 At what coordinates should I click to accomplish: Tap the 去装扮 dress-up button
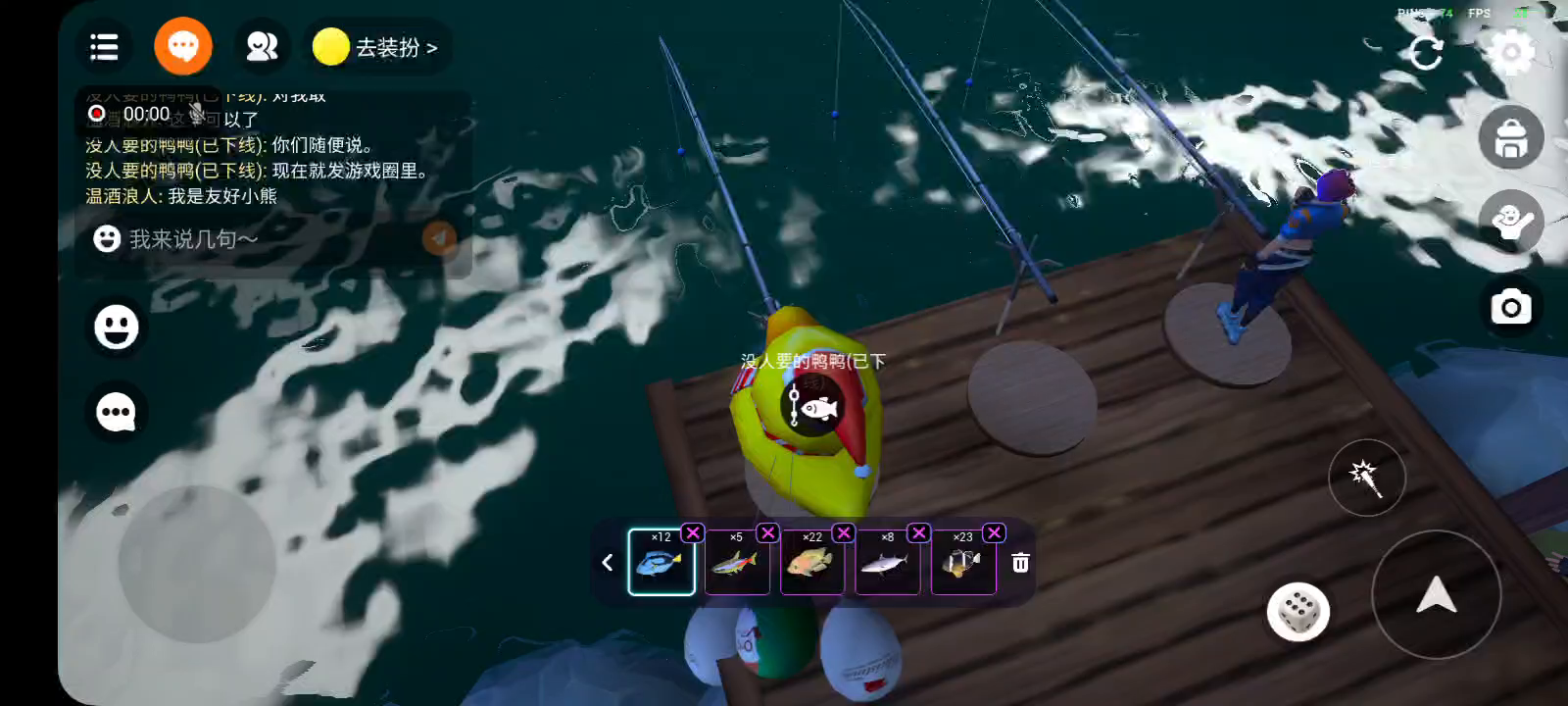pyautogui.click(x=377, y=47)
